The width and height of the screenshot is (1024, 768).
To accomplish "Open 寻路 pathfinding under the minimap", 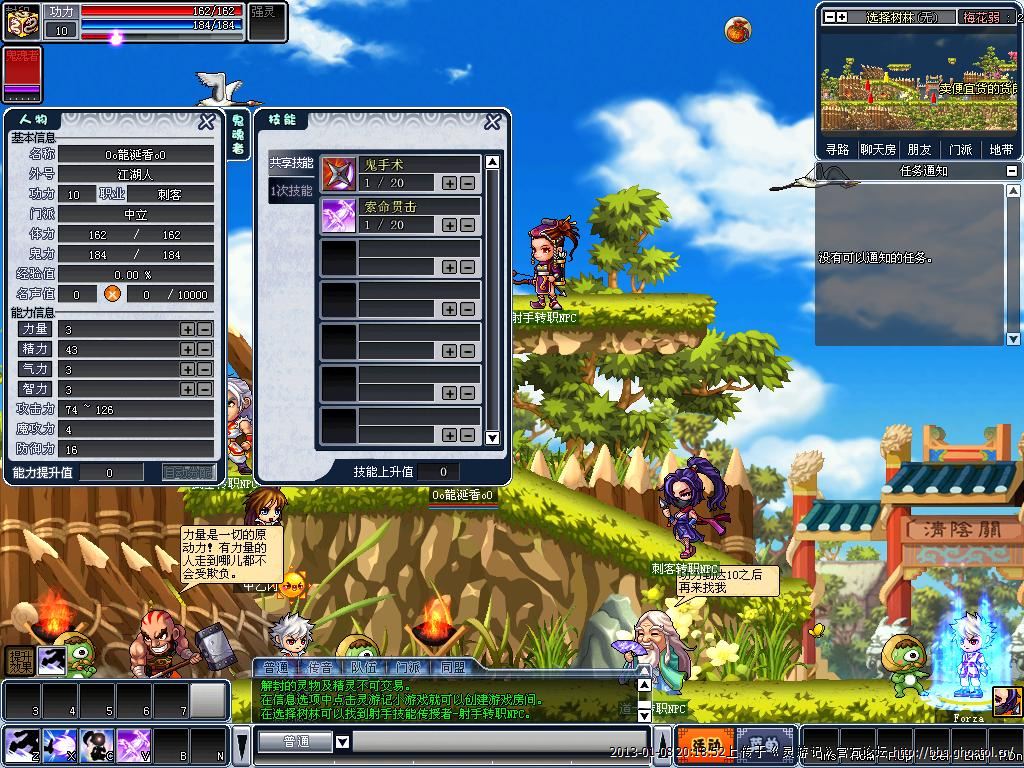I will [x=837, y=150].
